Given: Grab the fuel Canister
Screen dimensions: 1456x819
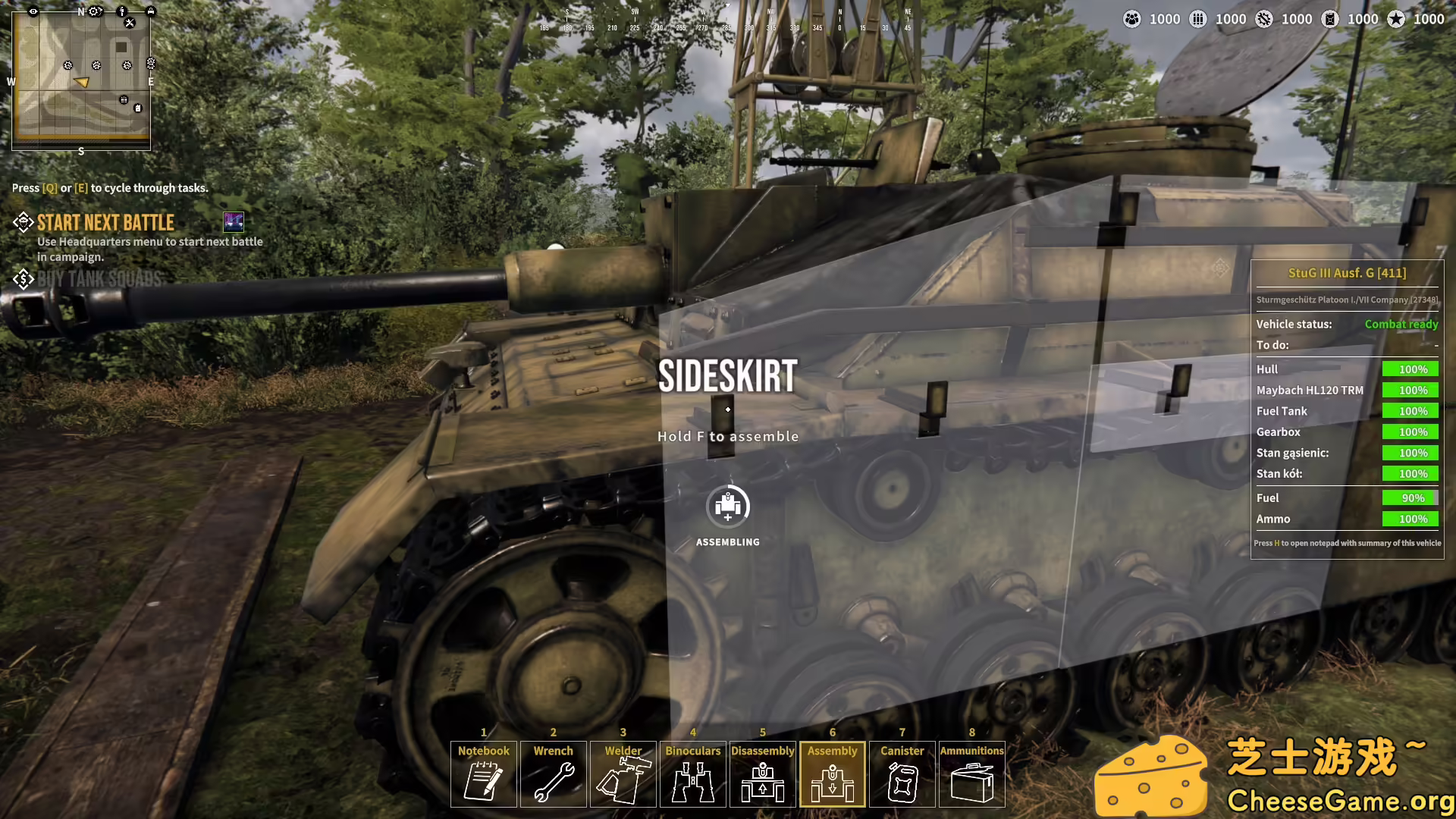Looking at the screenshot, I should [x=902, y=773].
